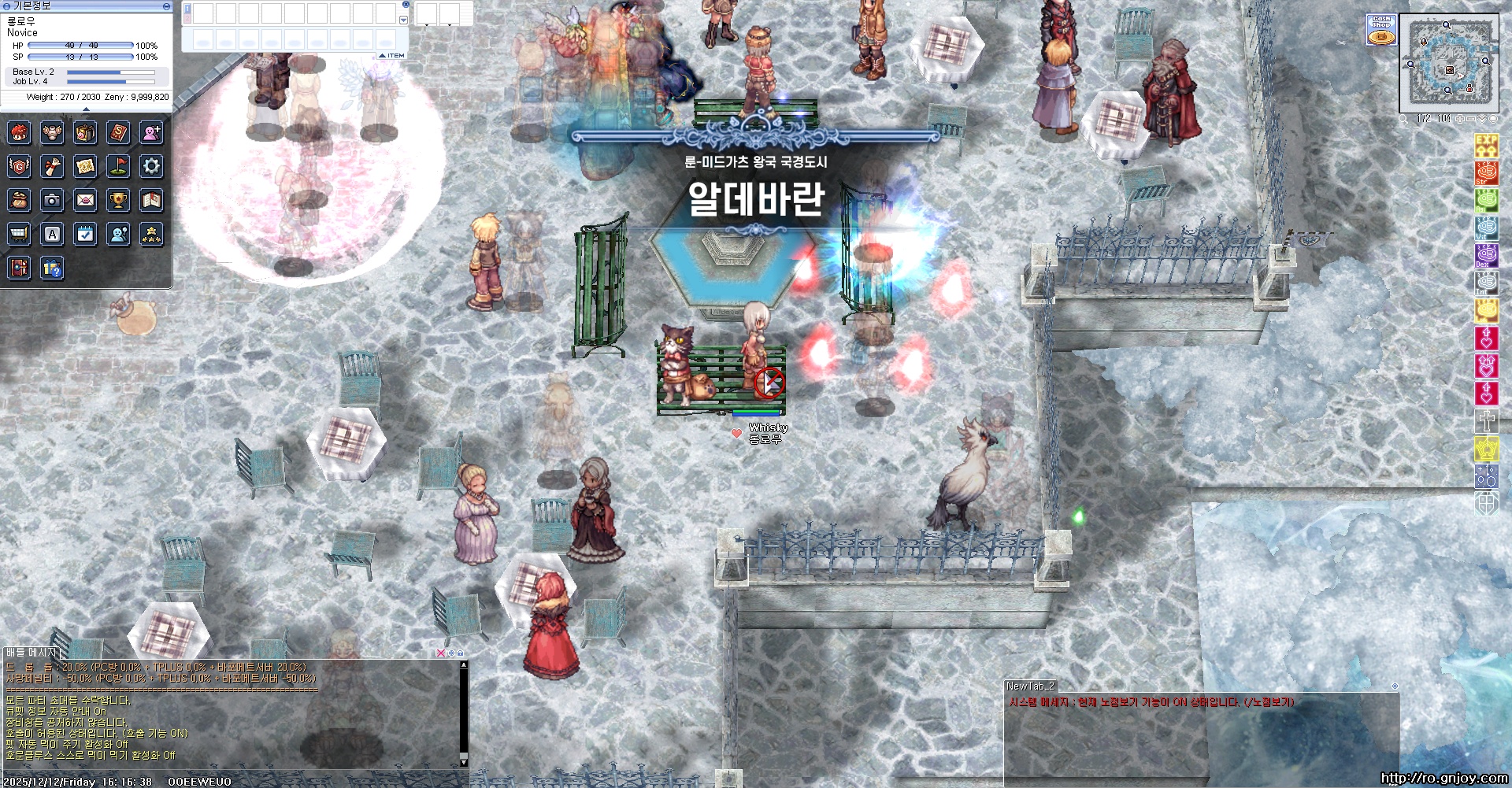1512x788 pixels.
Task: Switch to the NewTab_2 chat tab
Action: (x=1030, y=686)
